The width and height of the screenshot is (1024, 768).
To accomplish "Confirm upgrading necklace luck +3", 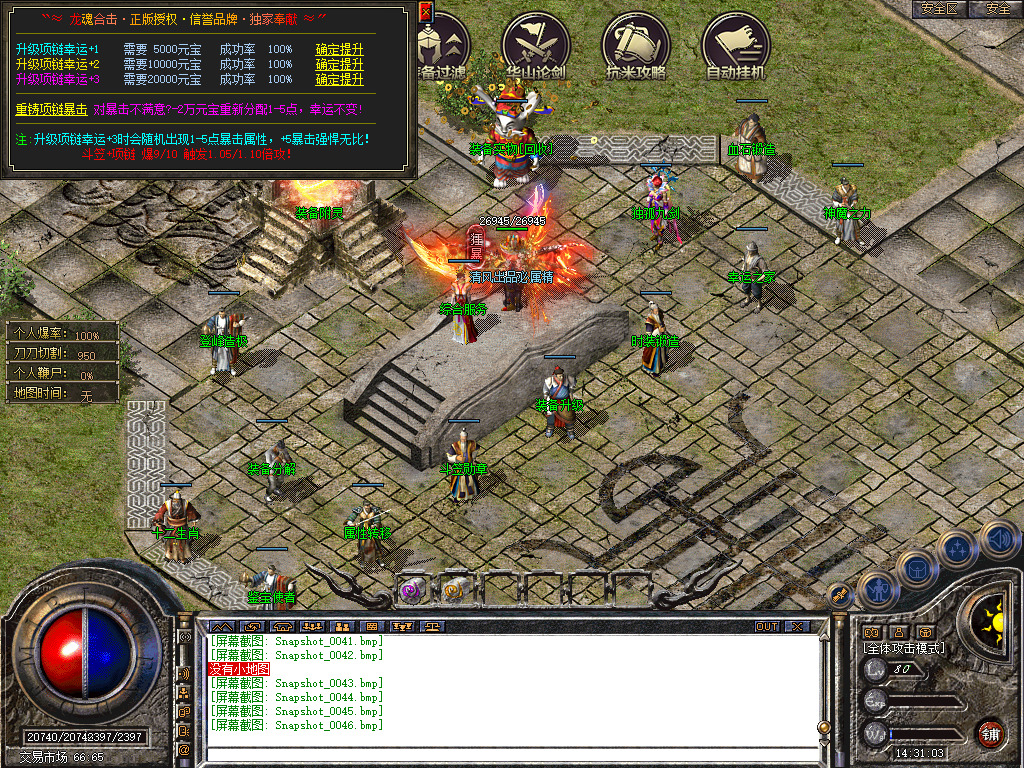I will point(340,79).
